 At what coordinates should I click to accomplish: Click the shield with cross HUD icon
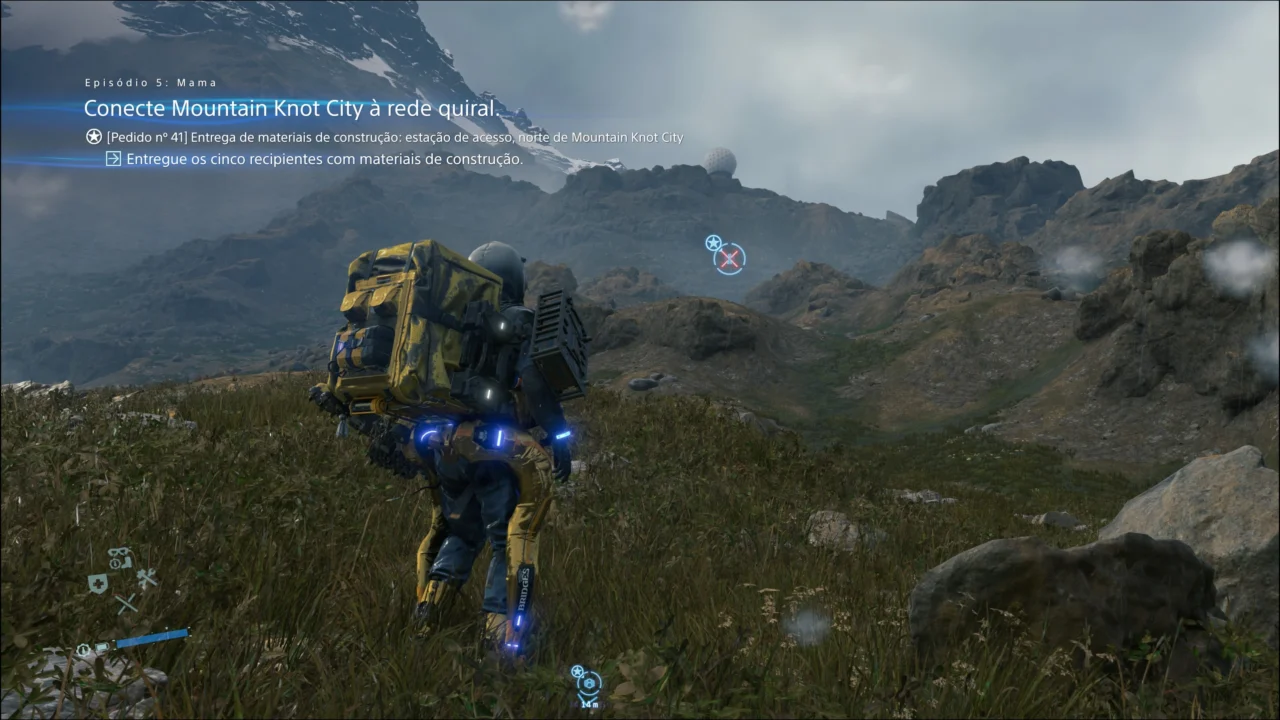point(98,584)
